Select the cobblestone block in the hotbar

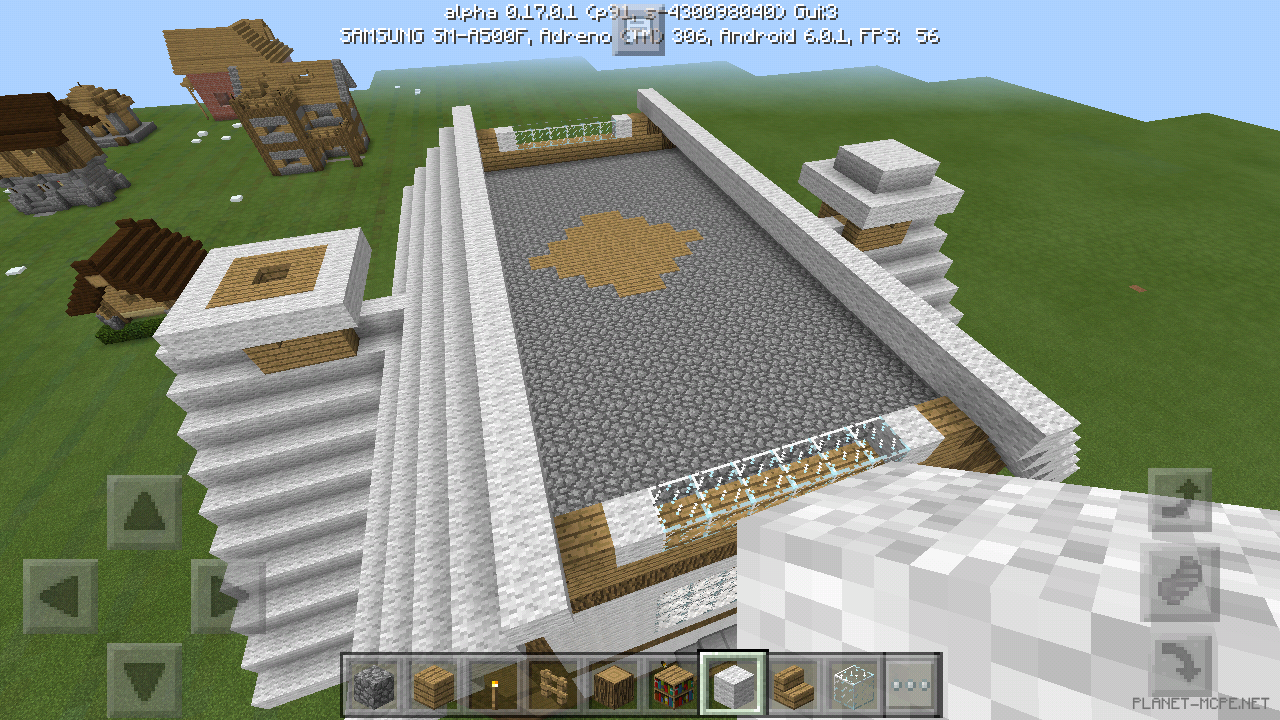371,681
